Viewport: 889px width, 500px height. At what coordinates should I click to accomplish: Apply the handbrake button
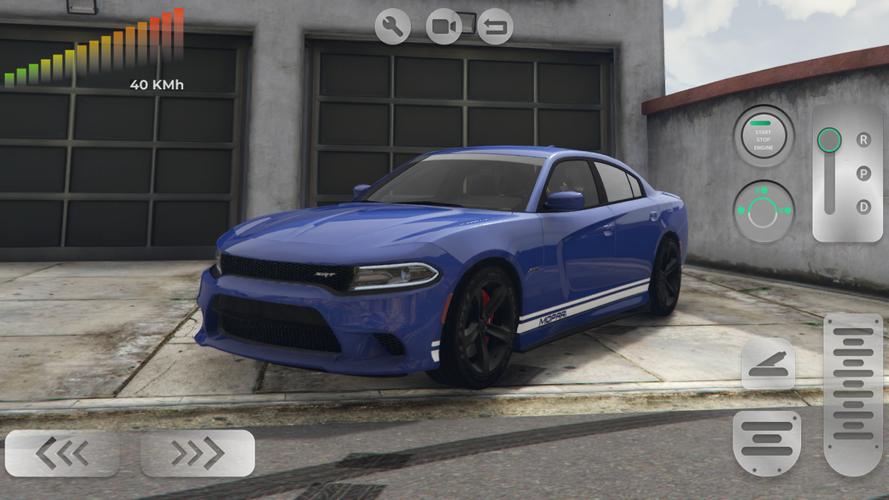[x=768, y=363]
